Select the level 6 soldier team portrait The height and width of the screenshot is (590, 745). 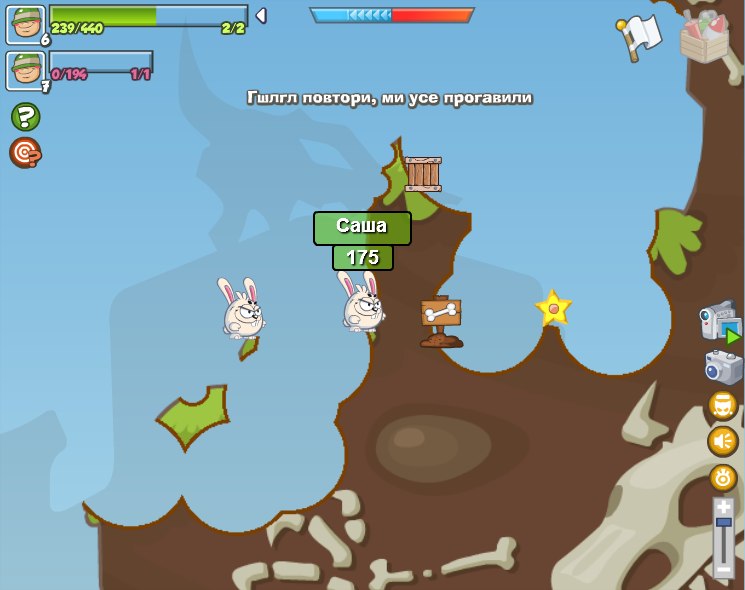coord(26,25)
